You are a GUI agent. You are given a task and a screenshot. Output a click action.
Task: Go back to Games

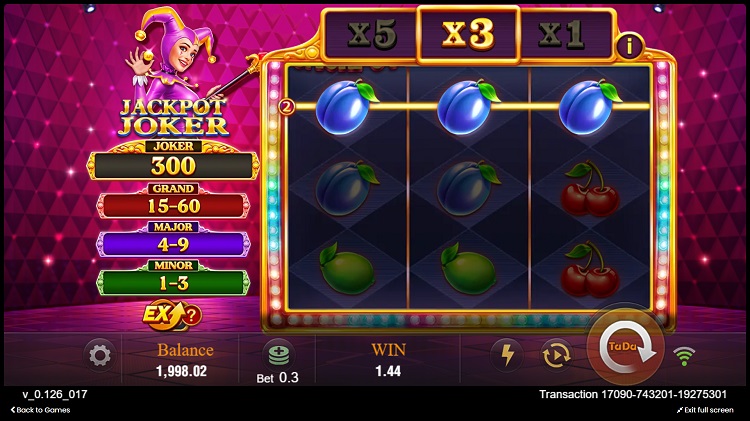(x=41, y=410)
